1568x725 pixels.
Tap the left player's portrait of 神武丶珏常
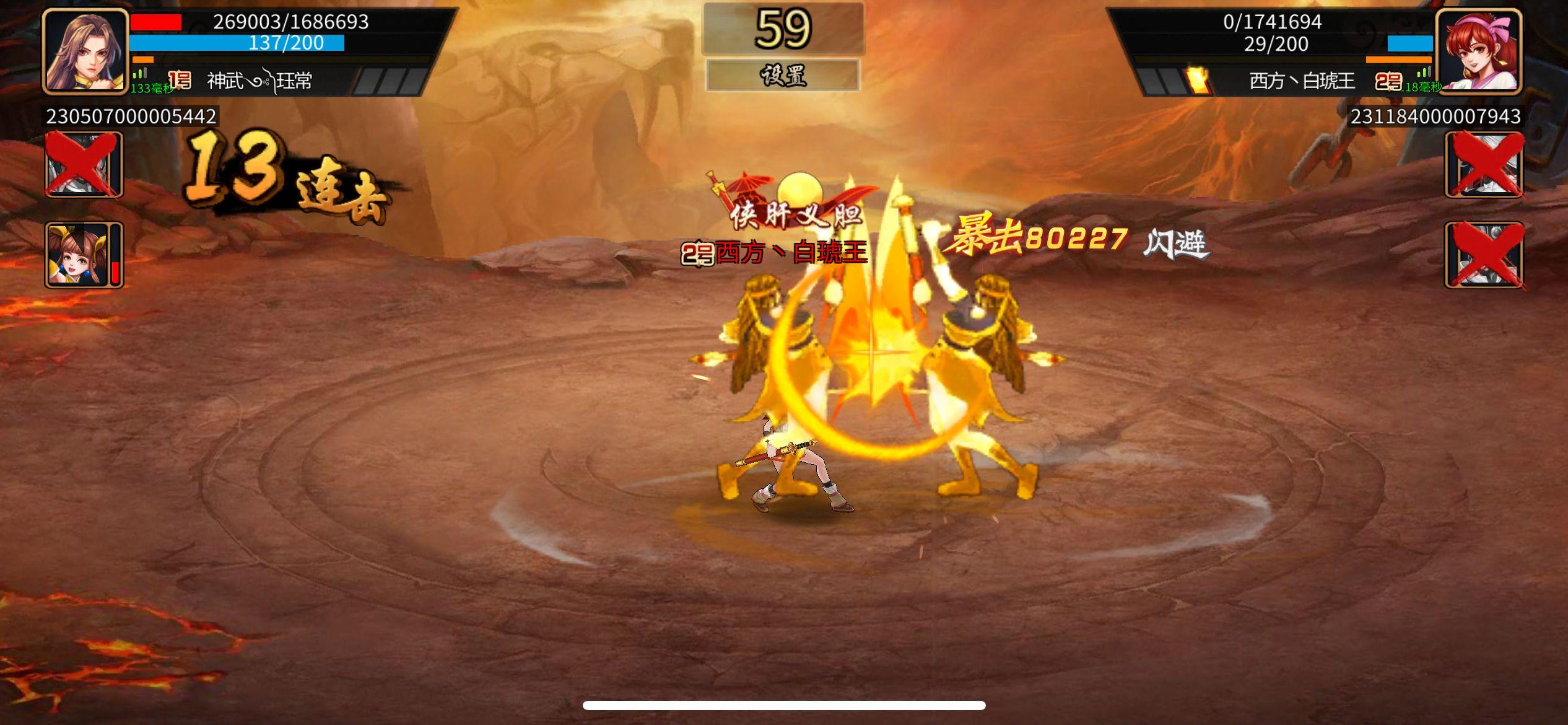tap(84, 53)
